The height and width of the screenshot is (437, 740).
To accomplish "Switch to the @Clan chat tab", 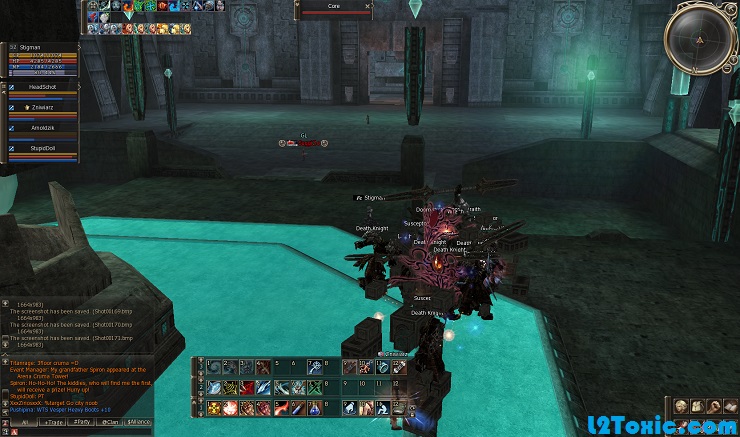I will point(110,423).
